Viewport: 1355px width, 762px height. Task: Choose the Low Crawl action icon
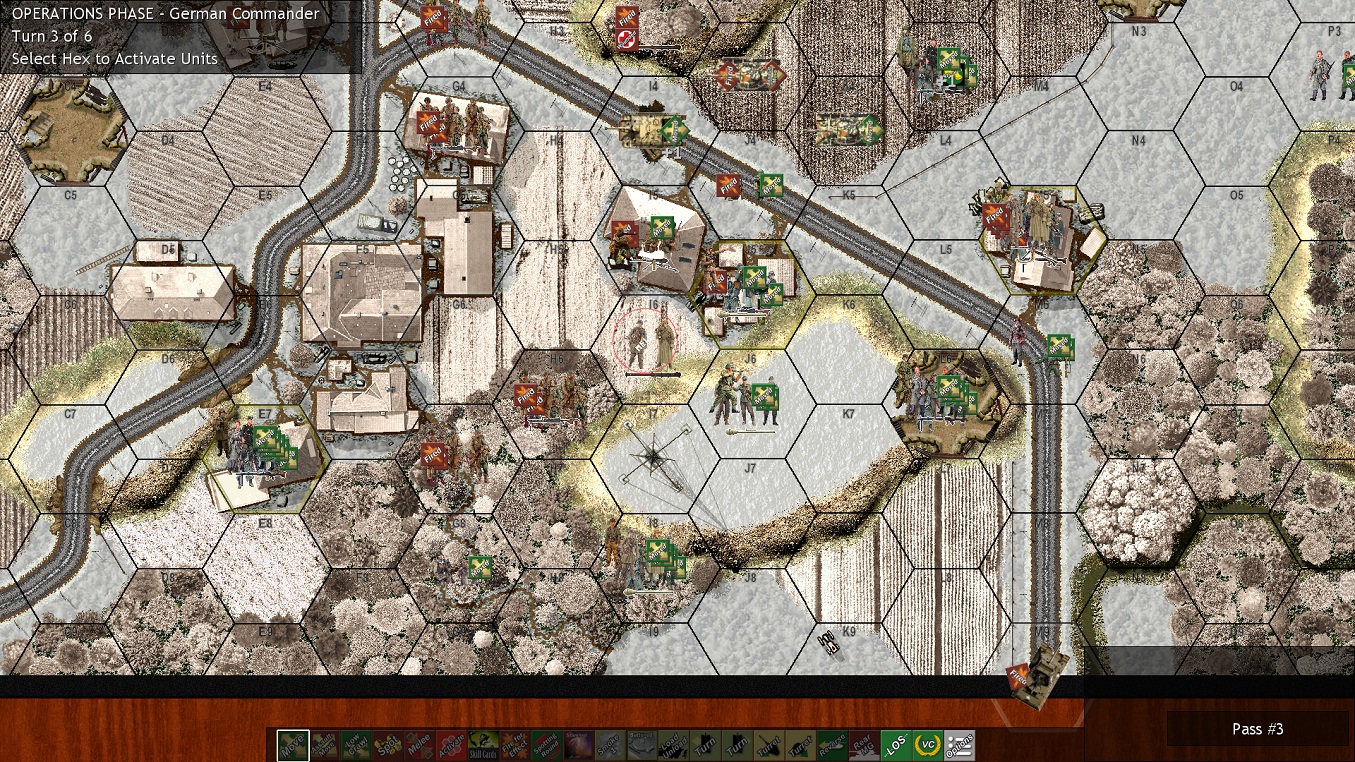pos(354,744)
